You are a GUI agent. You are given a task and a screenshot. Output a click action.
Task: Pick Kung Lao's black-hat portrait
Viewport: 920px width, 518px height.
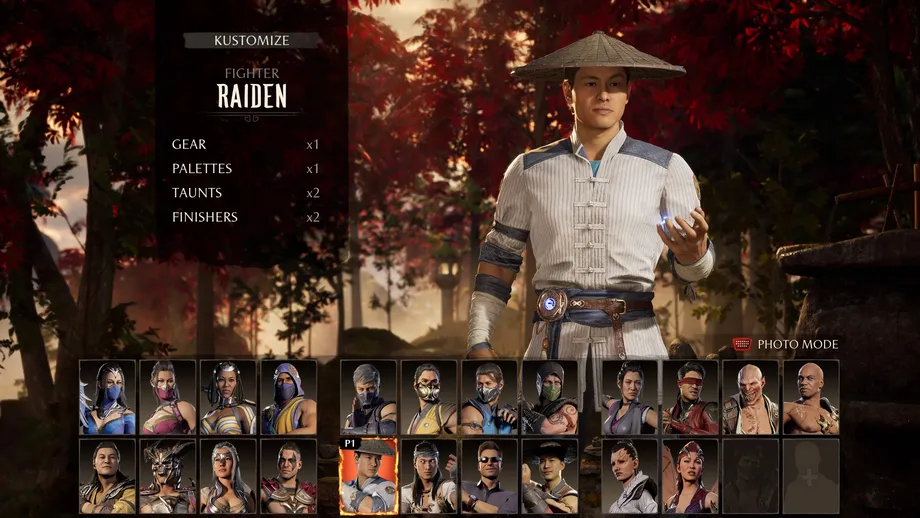pos(549,476)
